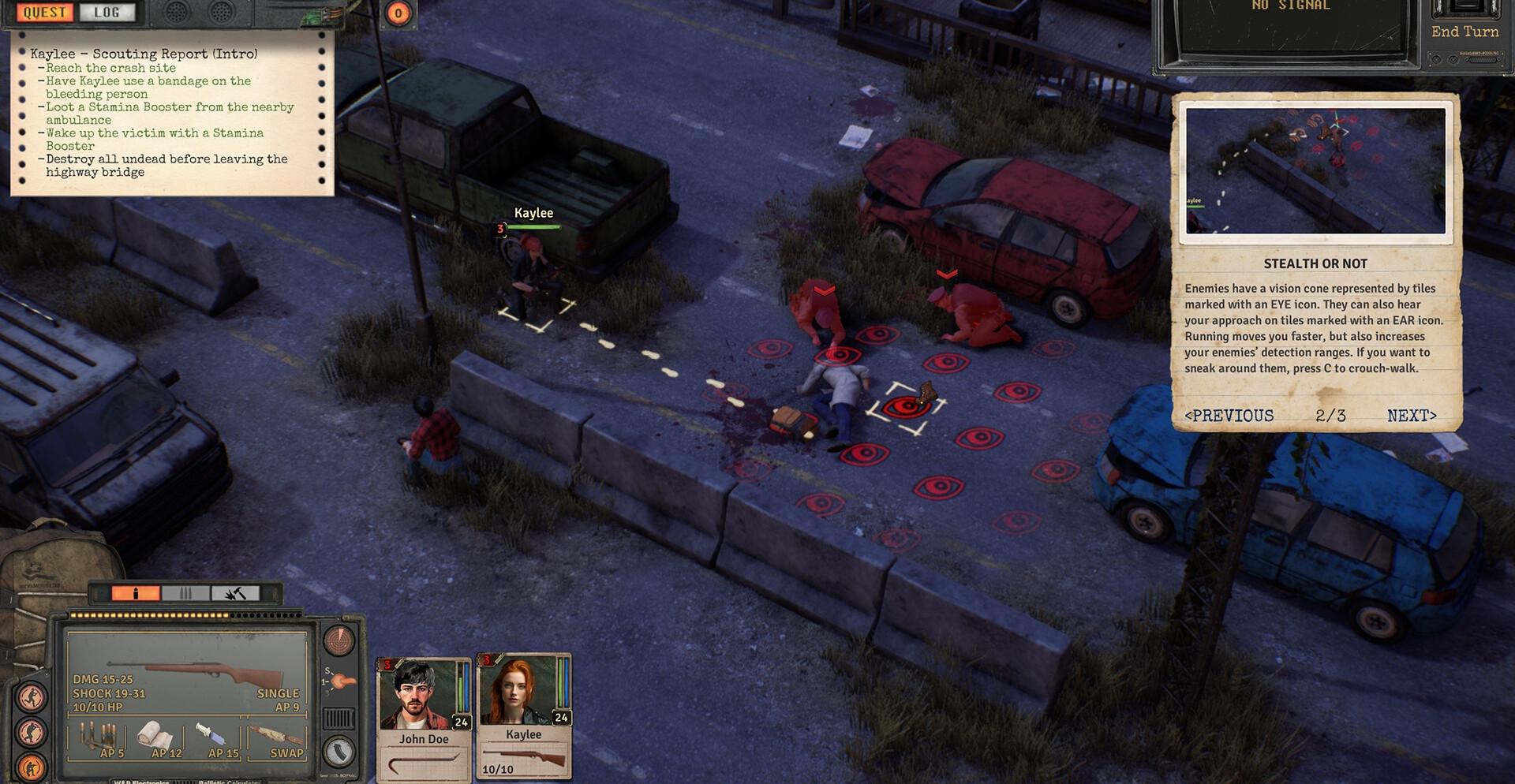Viewport: 1515px width, 784px height.
Task: Click the orange round 0 button
Action: point(398,13)
